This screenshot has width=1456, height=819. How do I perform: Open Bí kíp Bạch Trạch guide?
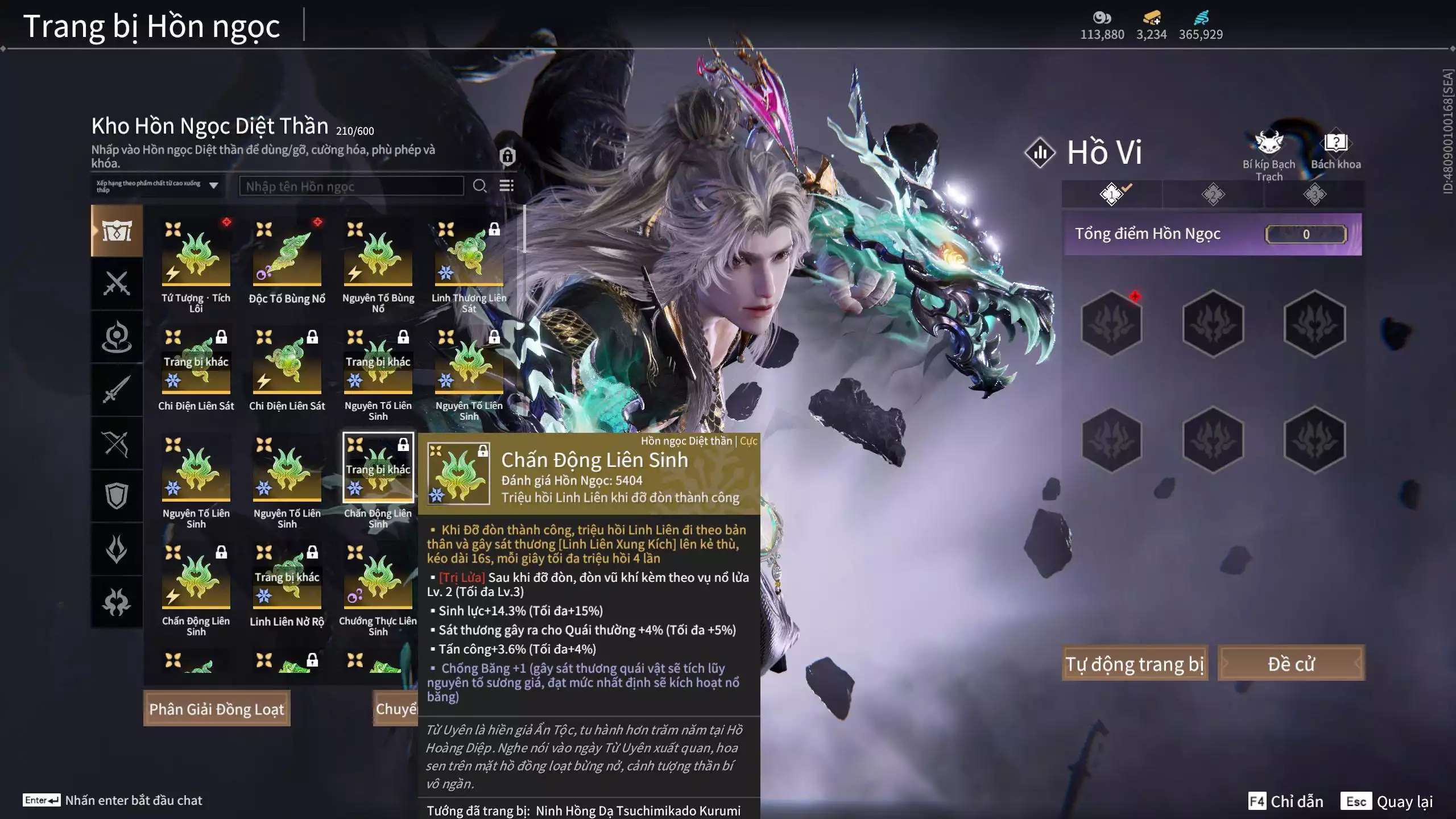coord(1269,155)
